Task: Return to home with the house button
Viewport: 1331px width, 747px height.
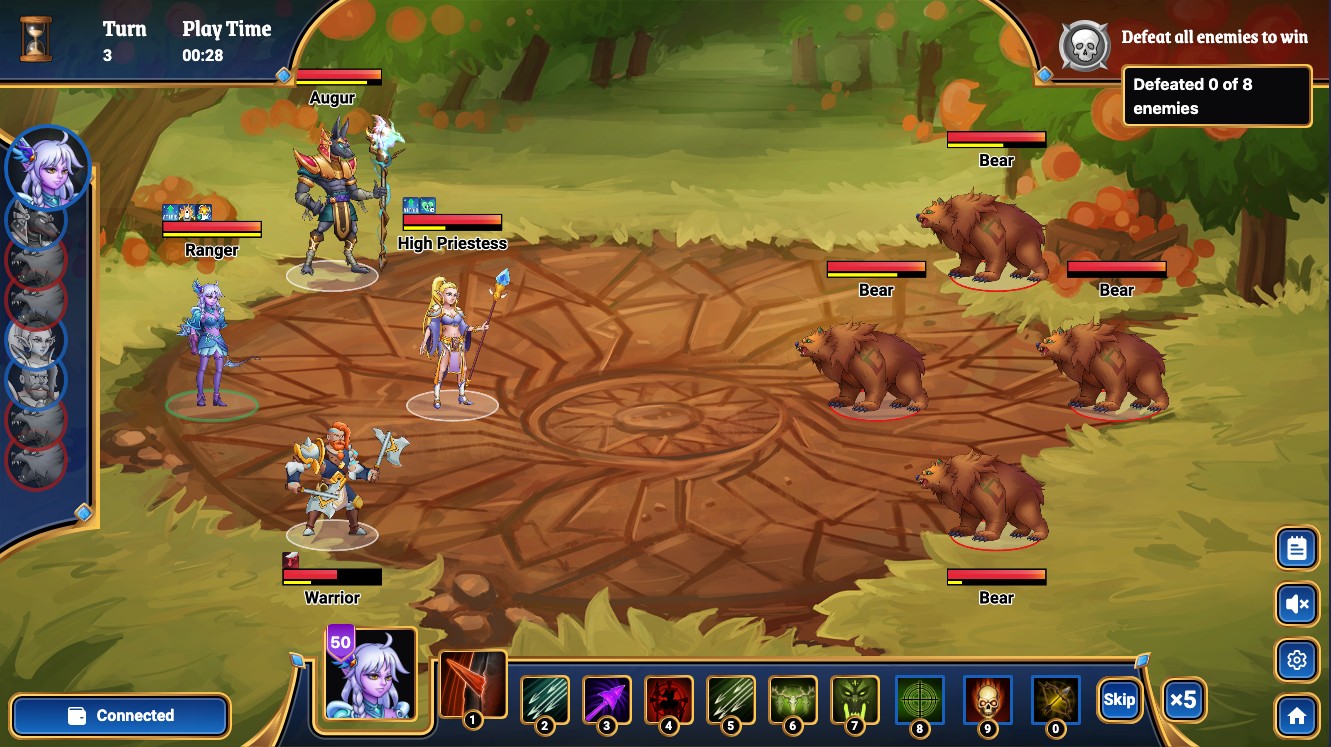Action: coord(1297,716)
